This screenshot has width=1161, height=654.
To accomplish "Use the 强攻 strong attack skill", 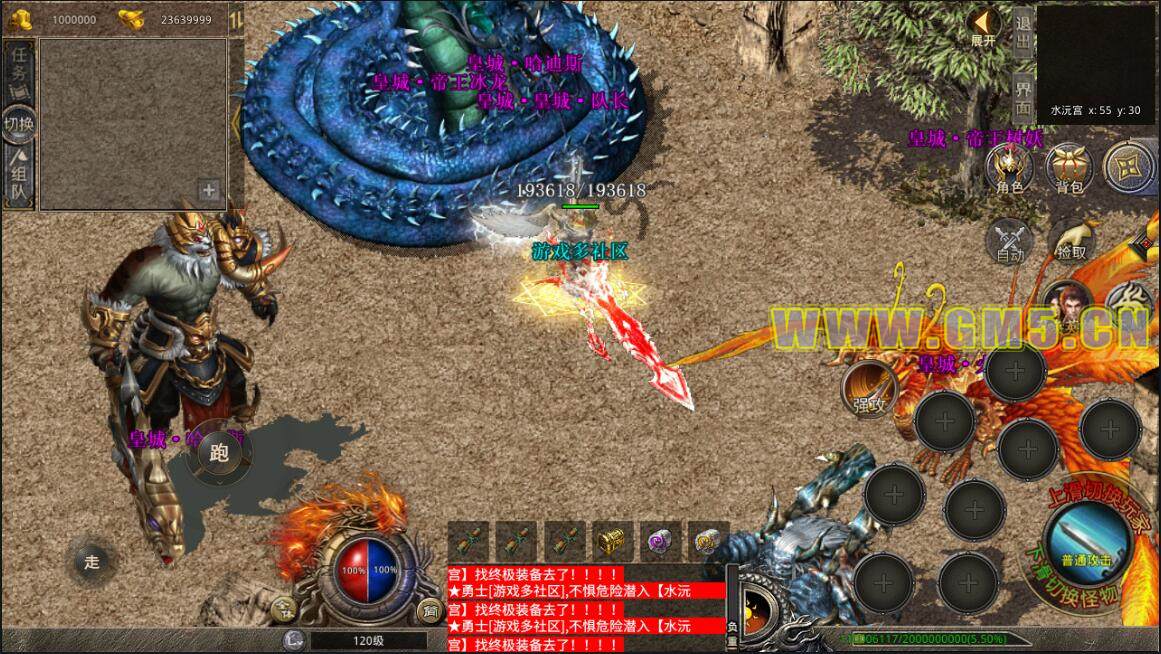I will [868, 390].
